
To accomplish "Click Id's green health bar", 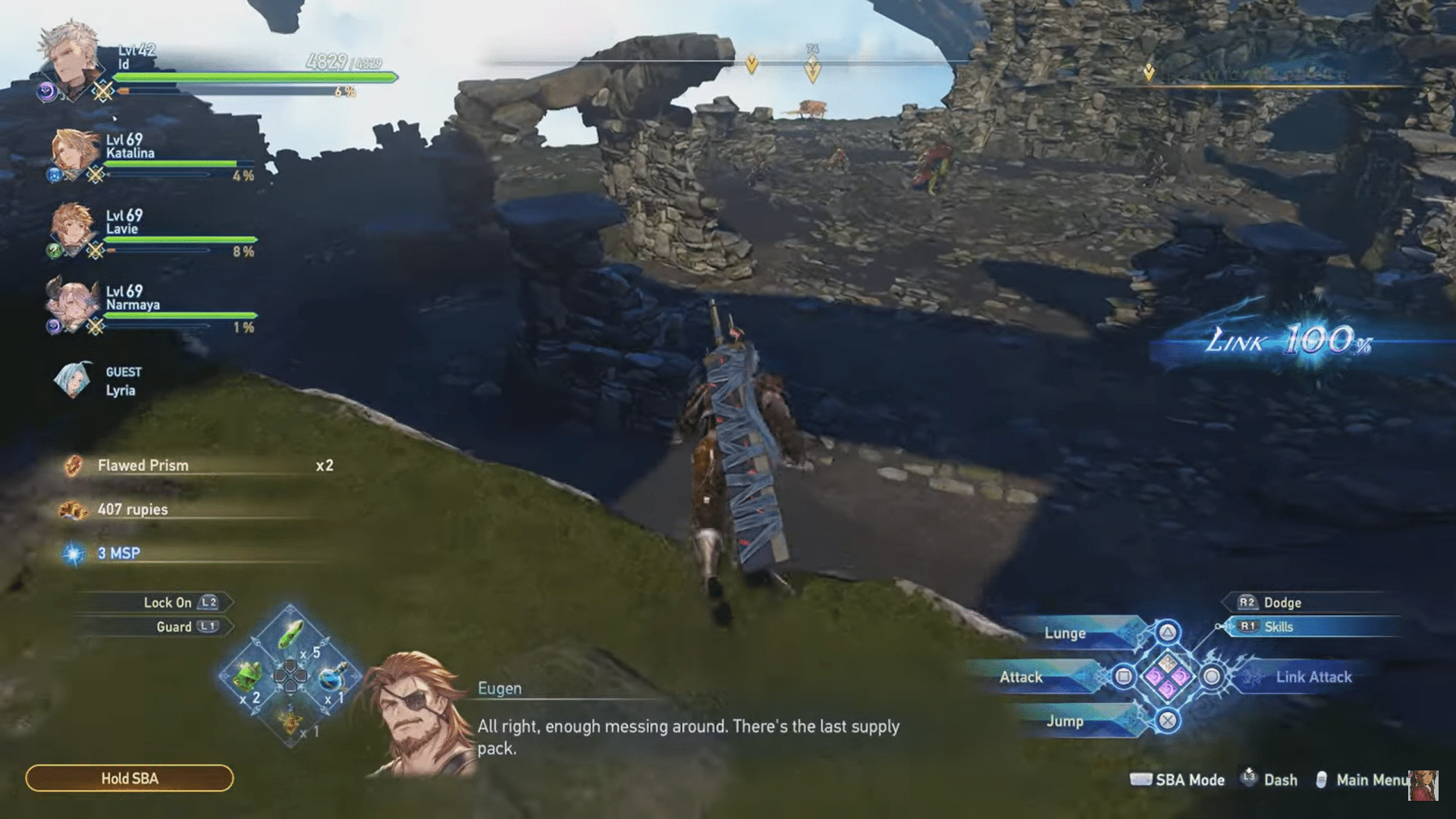I will (250, 77).
